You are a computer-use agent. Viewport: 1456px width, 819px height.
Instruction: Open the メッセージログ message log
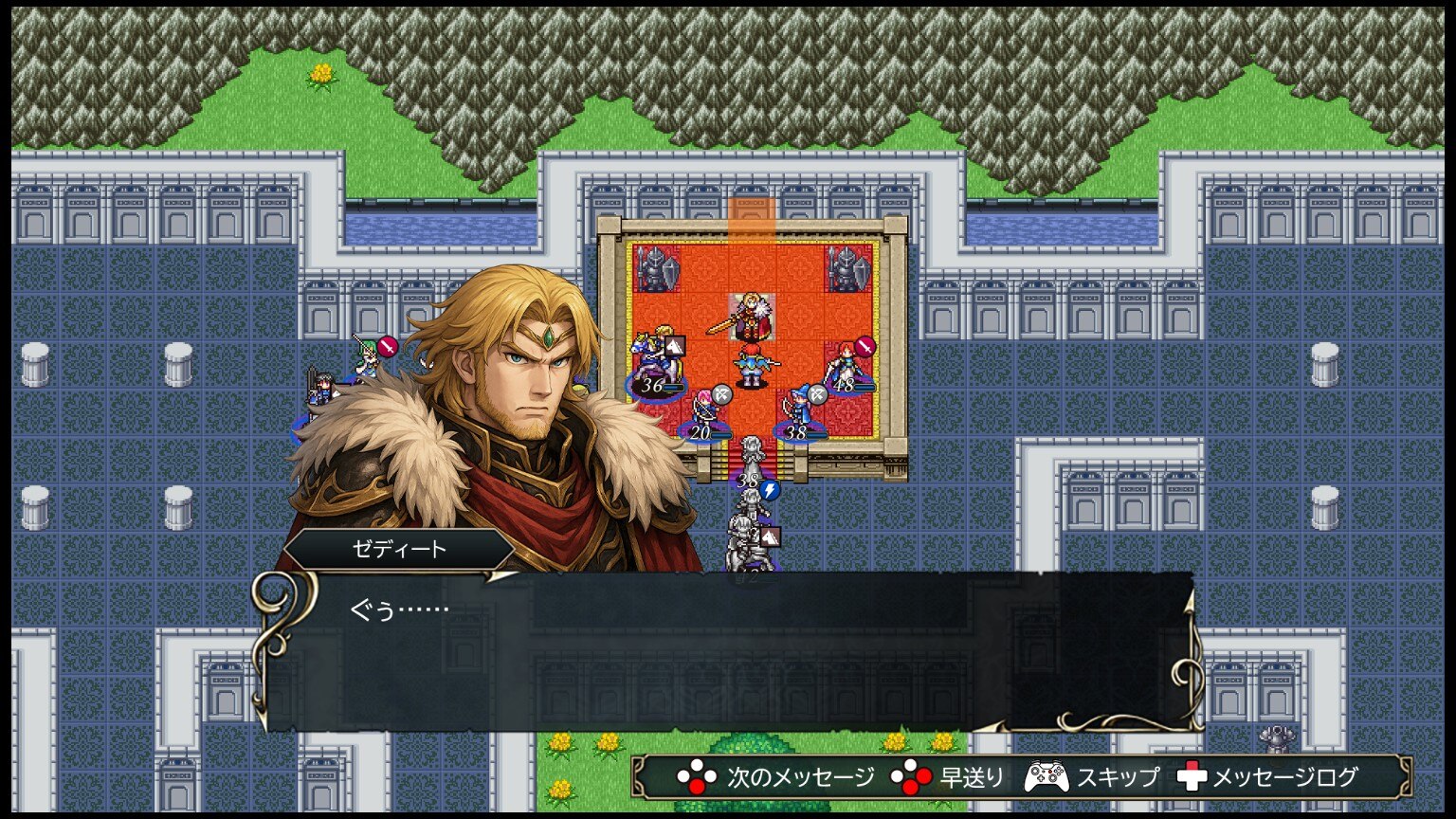point(1284,778)
